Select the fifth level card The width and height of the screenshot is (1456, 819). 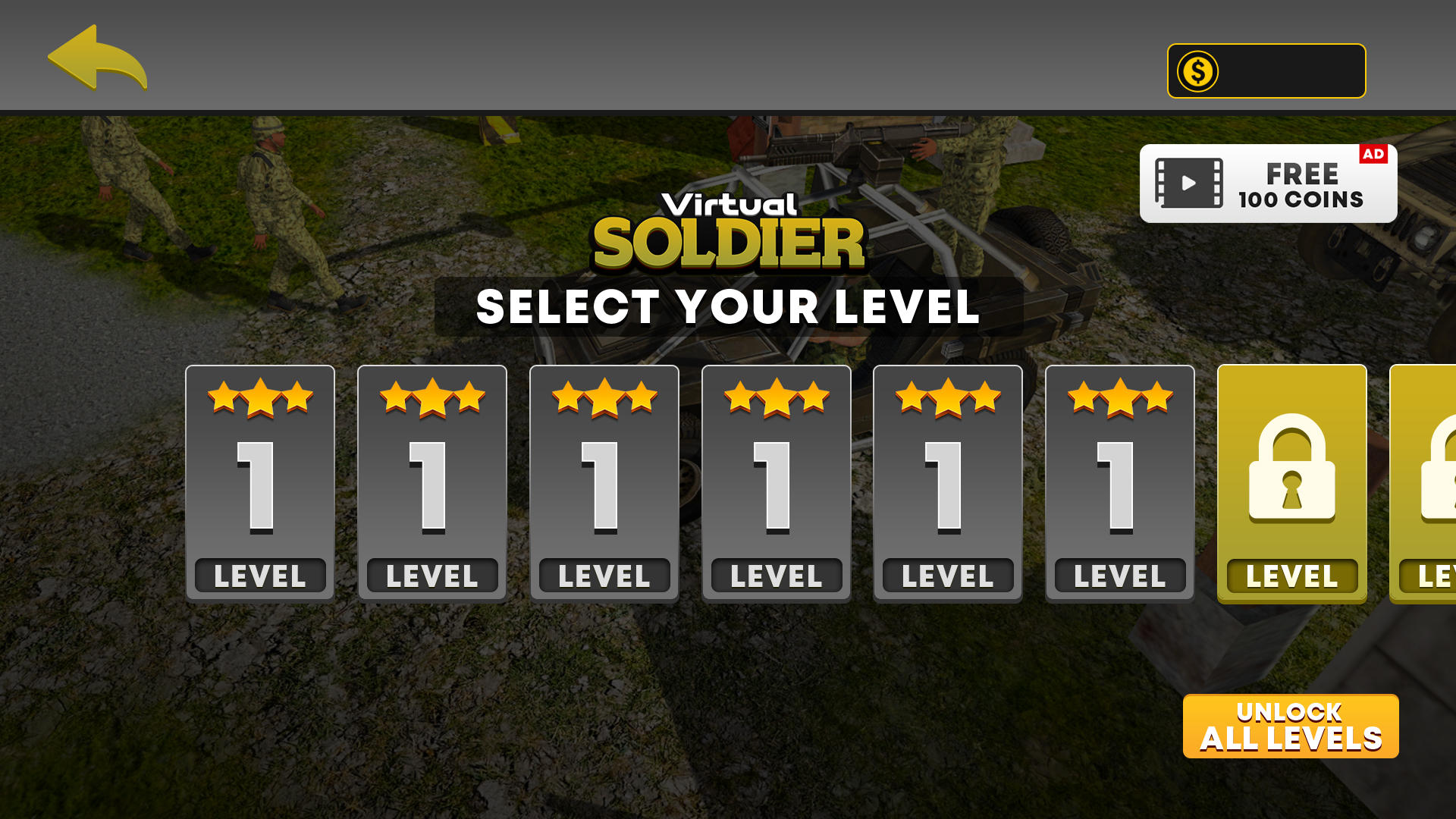(948, 483)
